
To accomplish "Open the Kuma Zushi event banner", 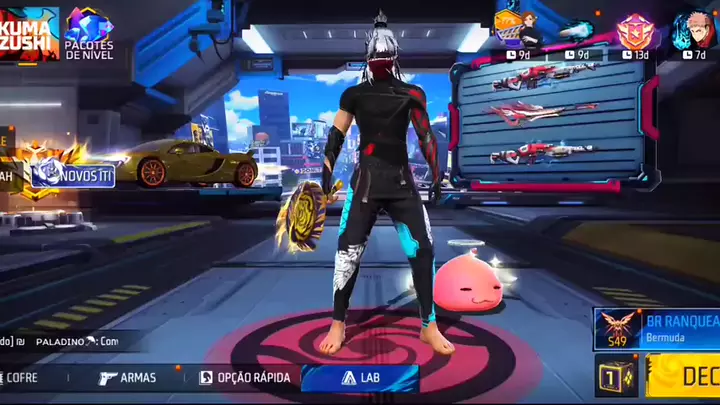I will tap(28, 32).
